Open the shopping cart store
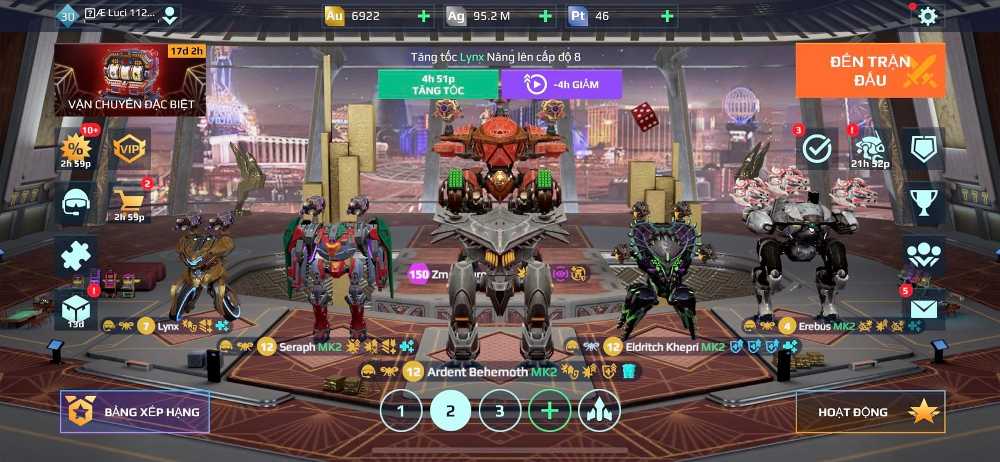The width and height of the screenshot is (1000, 462). click(130, 200)
